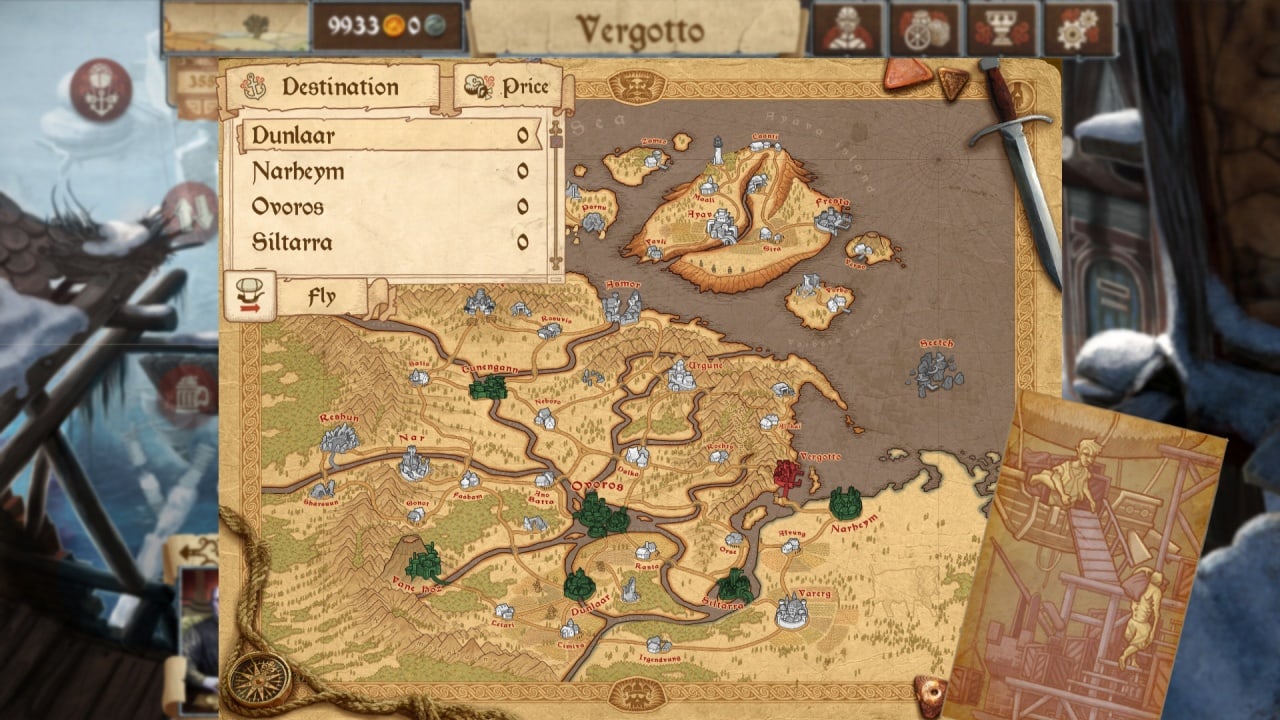The height and width of the screenshot is (720, 1280).
Task: Open the wheel and dice cargo icon
Action: pyautogui.click(x=925, y=29)
